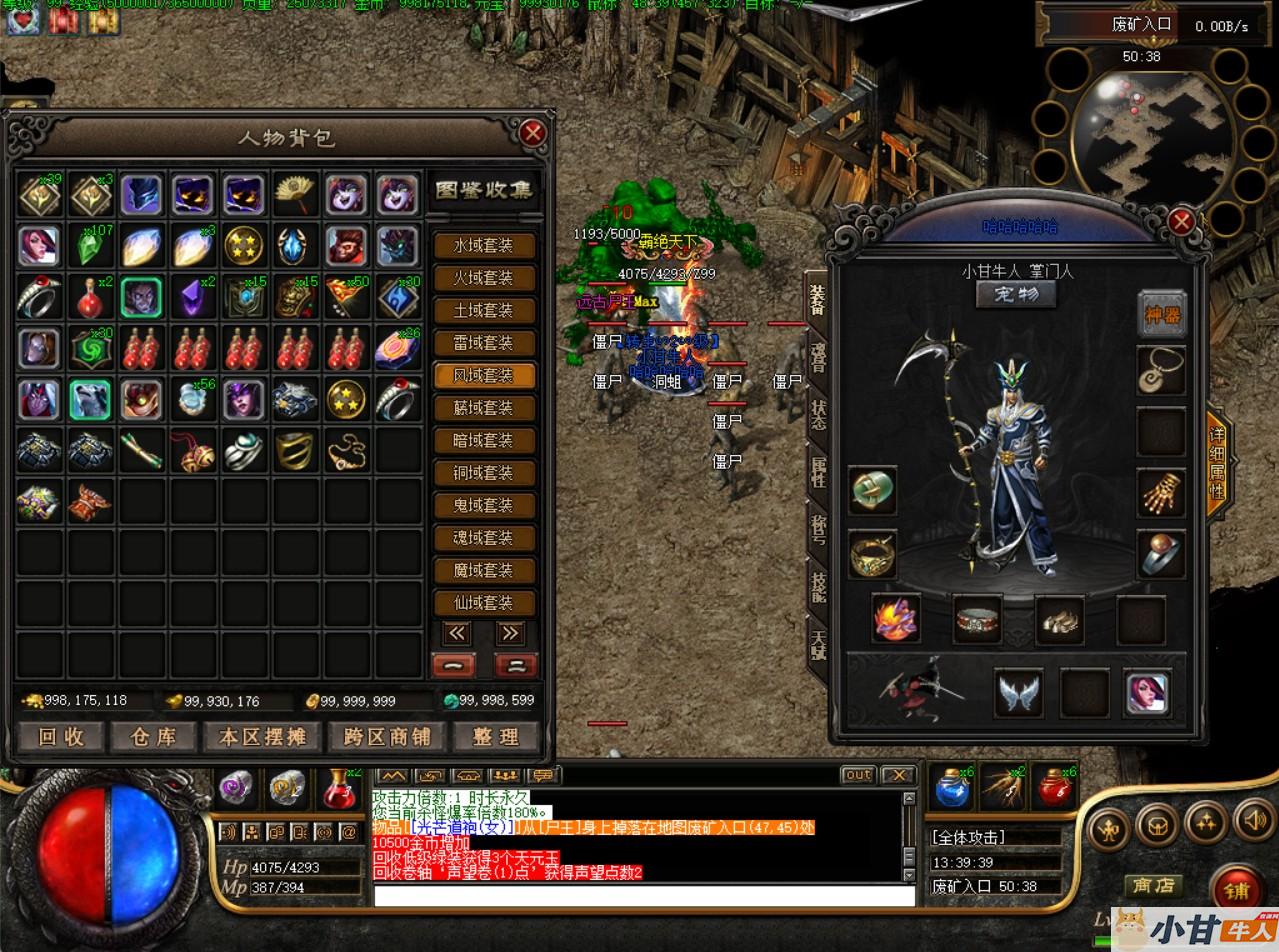Viewport: 1279px width, 952px height.
Task: Open the 商店 shop button
Action: tap(1153, 886)
